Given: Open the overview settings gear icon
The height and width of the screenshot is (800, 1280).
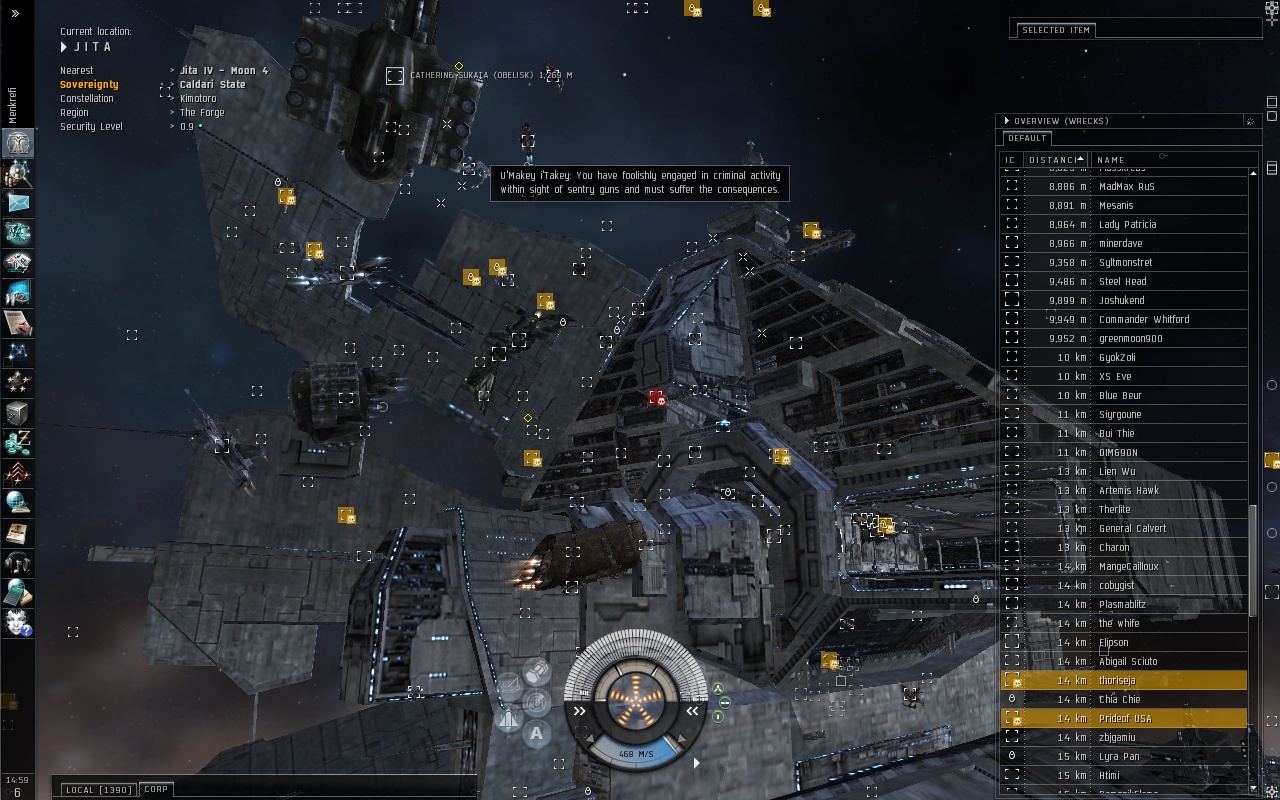Looking at the screenshot, I should tap(1250, 121).
